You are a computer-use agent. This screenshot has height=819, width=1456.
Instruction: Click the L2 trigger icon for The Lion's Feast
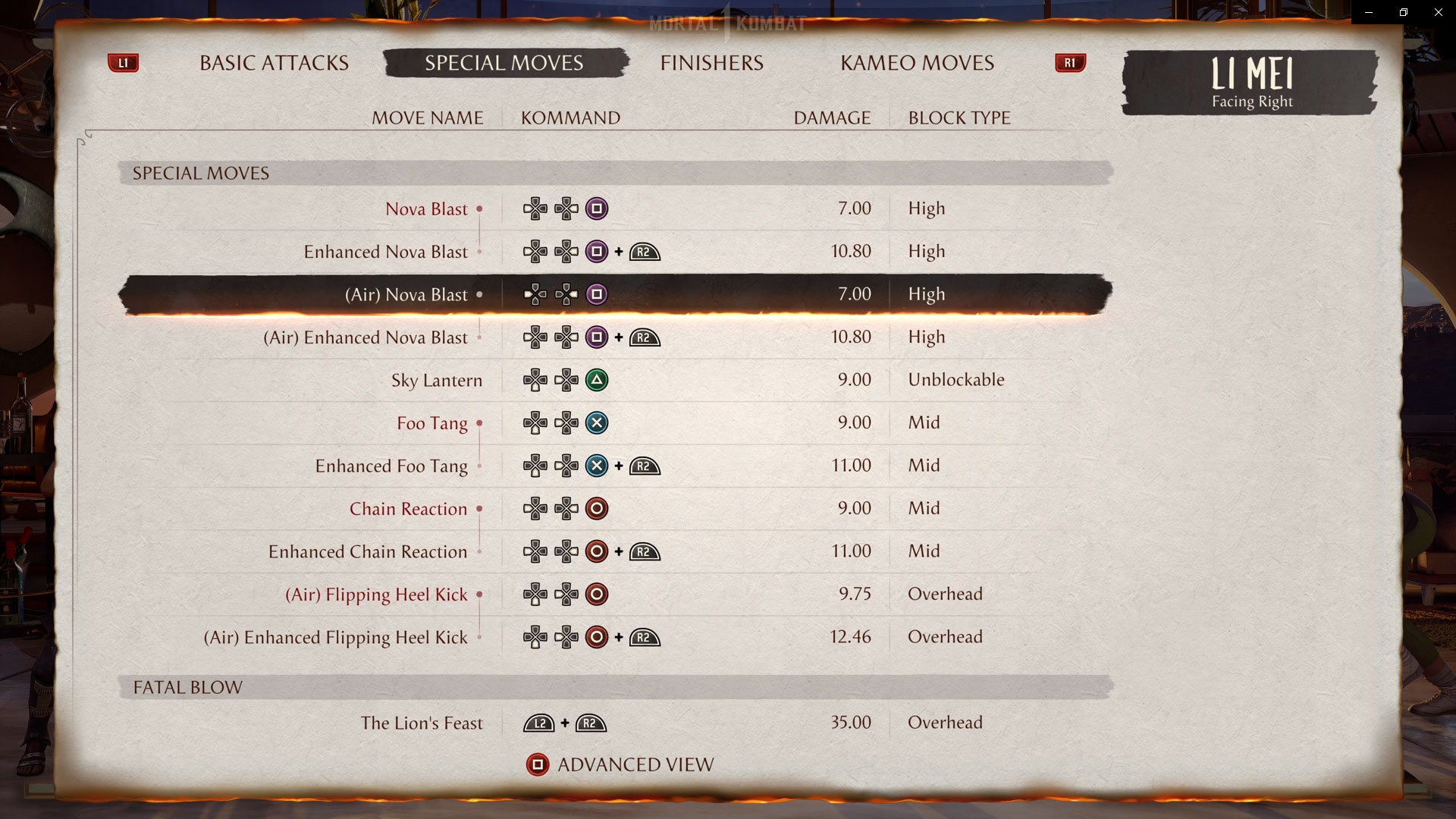click(x=539, y=723)
